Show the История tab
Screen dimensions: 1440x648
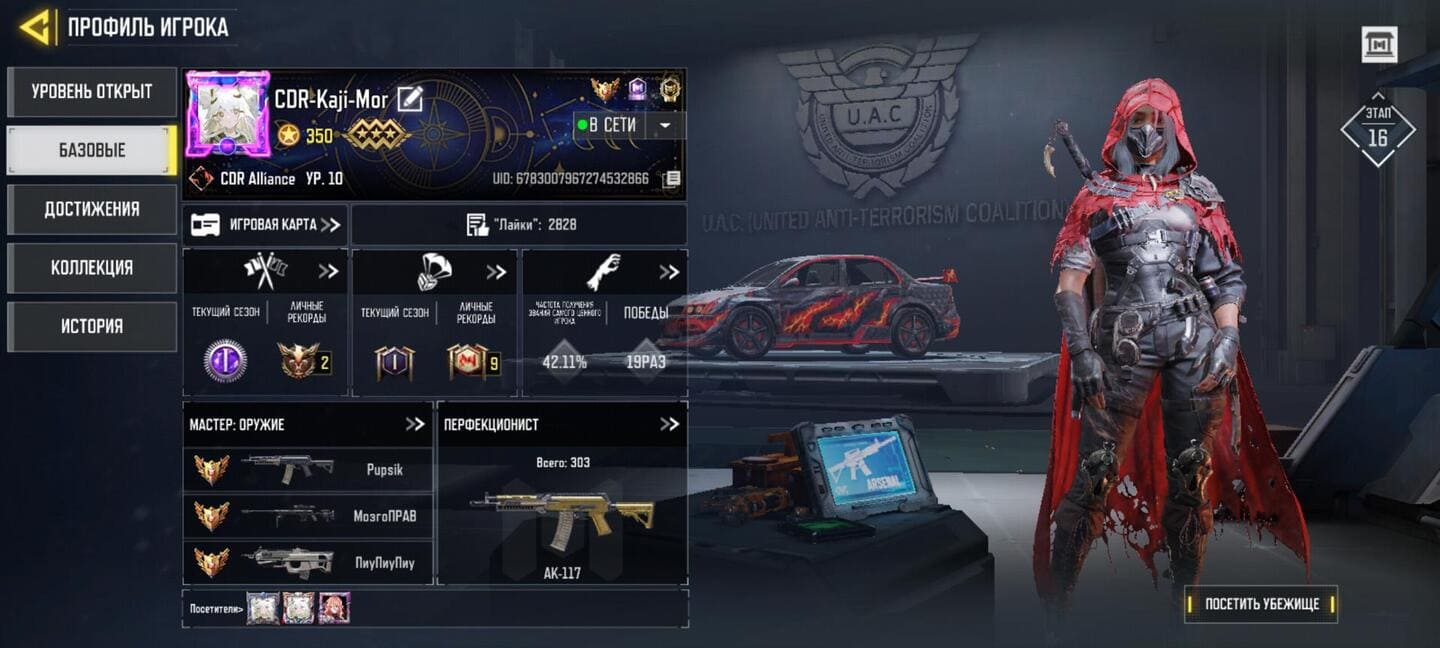click(91, 326)
